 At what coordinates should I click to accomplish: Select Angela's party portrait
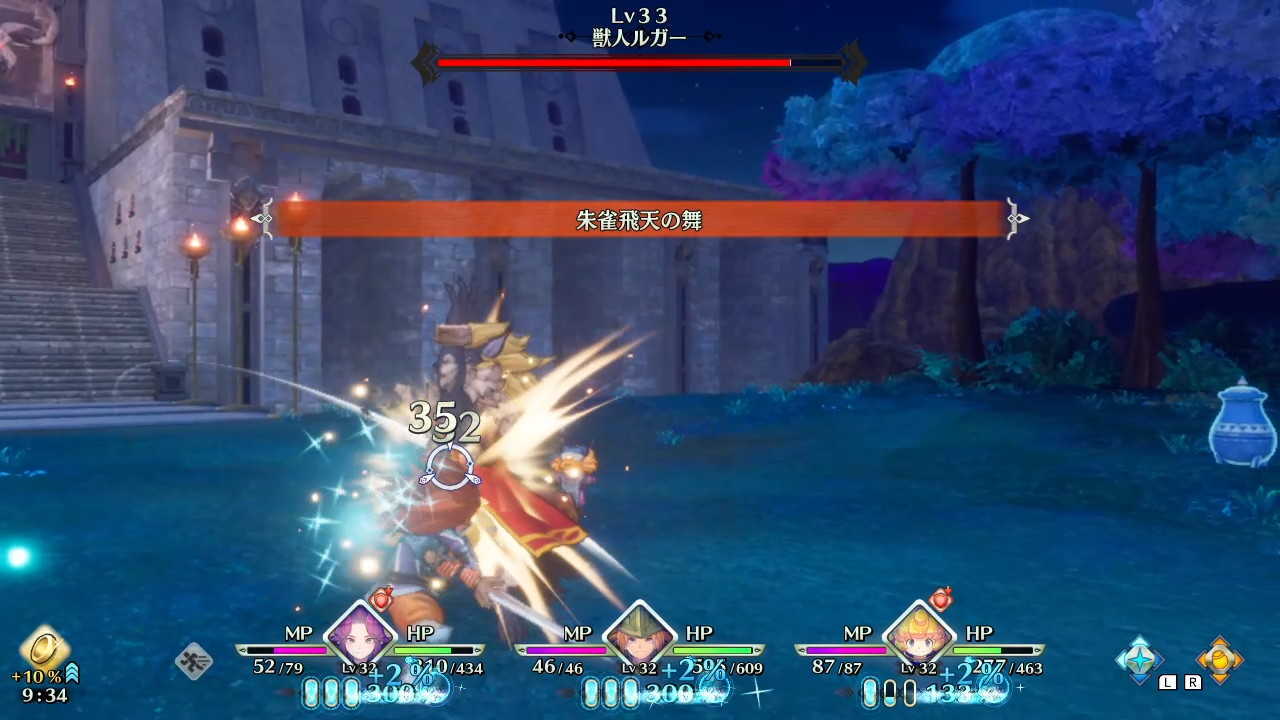[x=363, y=638]
